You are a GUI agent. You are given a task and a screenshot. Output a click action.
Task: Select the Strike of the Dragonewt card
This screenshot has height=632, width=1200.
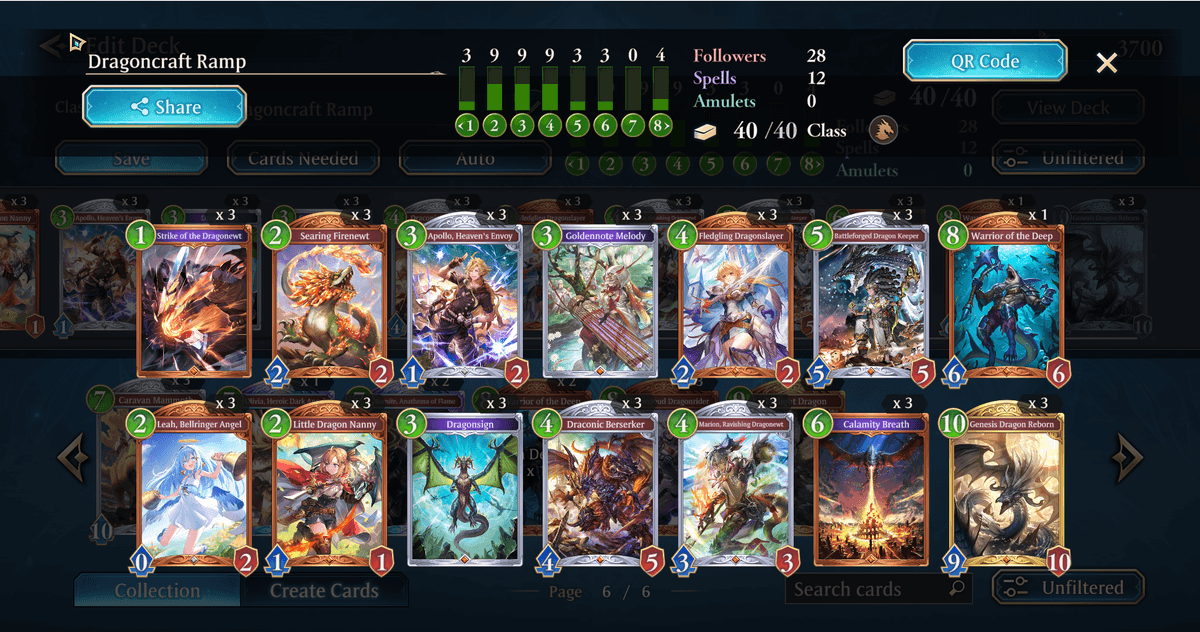tap(193, 300)
